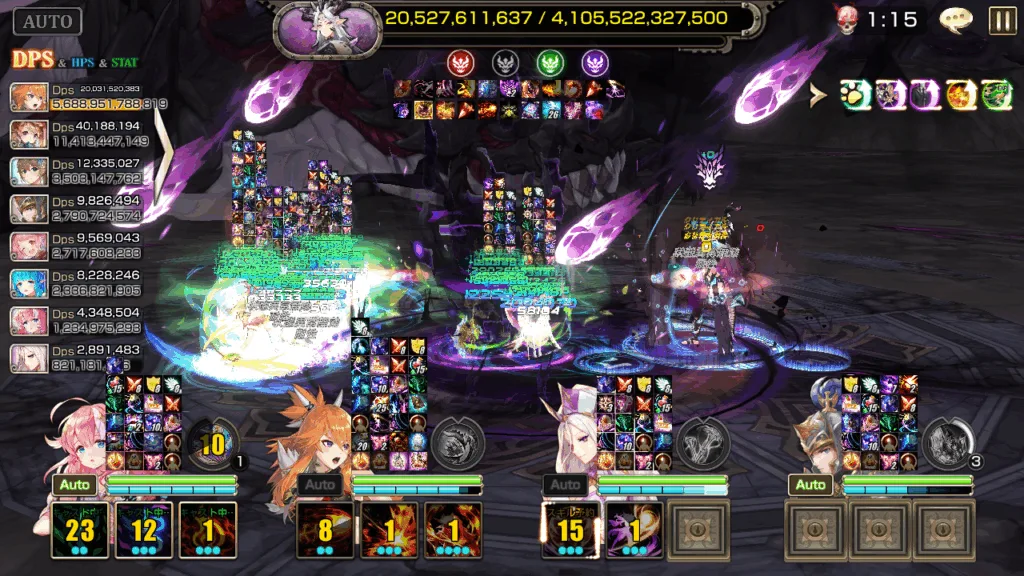
Task: Use the skill showing cooldown 15
Action: 571,530
